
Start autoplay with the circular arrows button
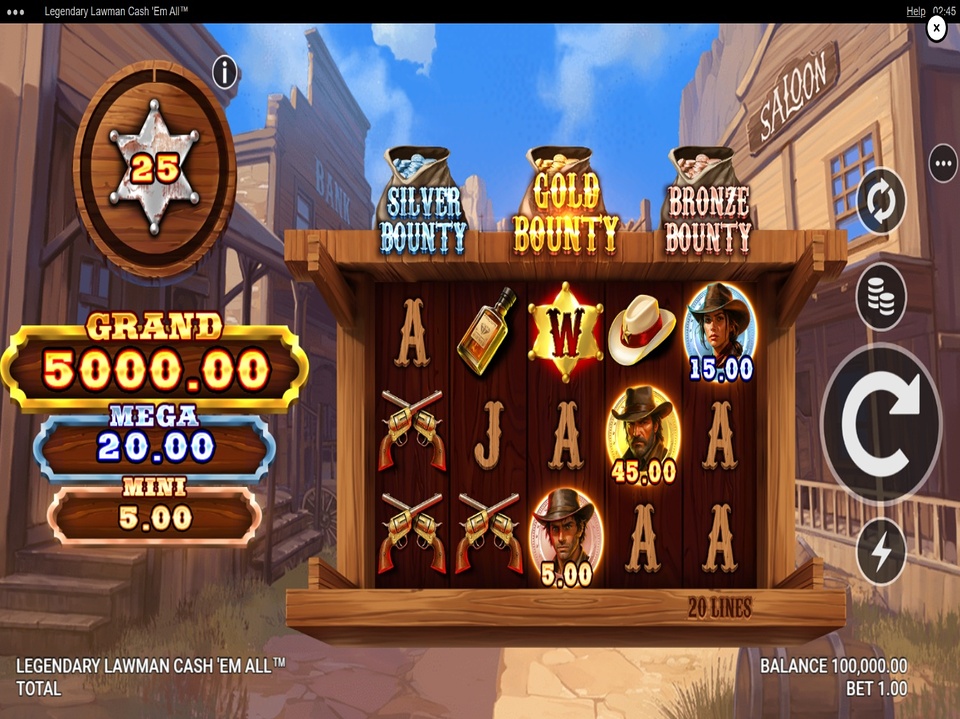coord(881,201)
